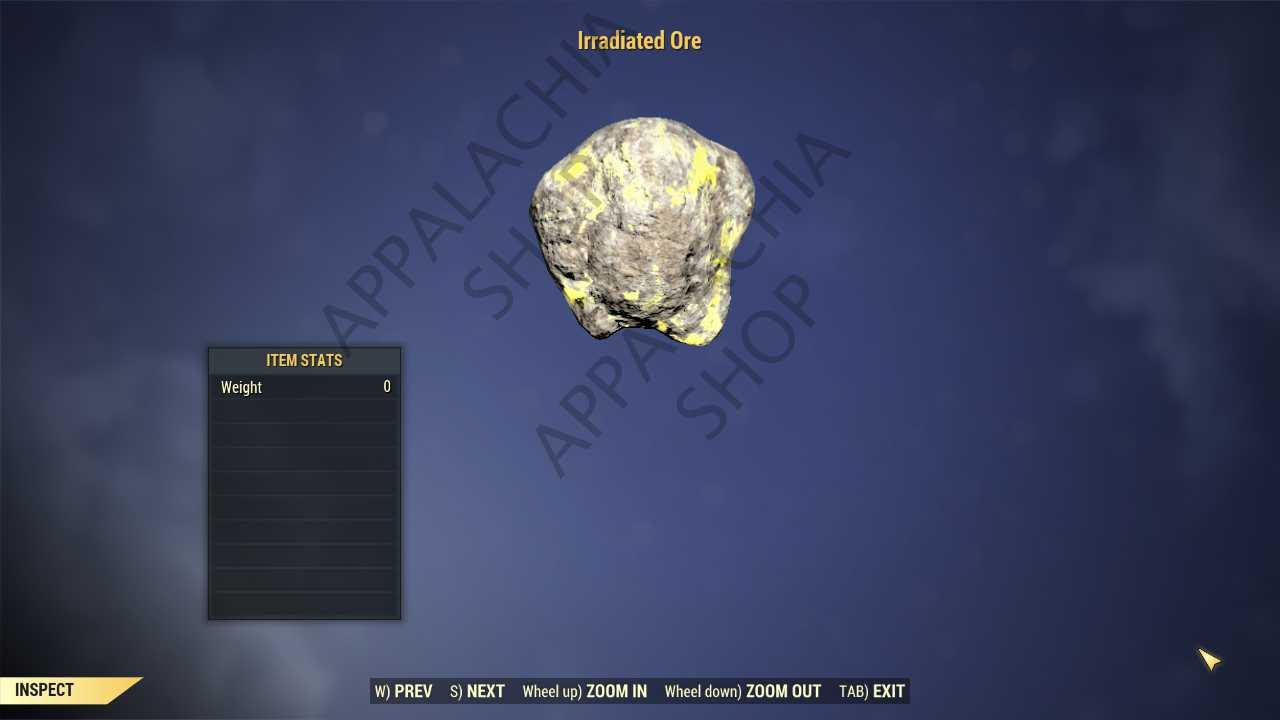Exit the inspect view
1280x720 pixels.
872,691
